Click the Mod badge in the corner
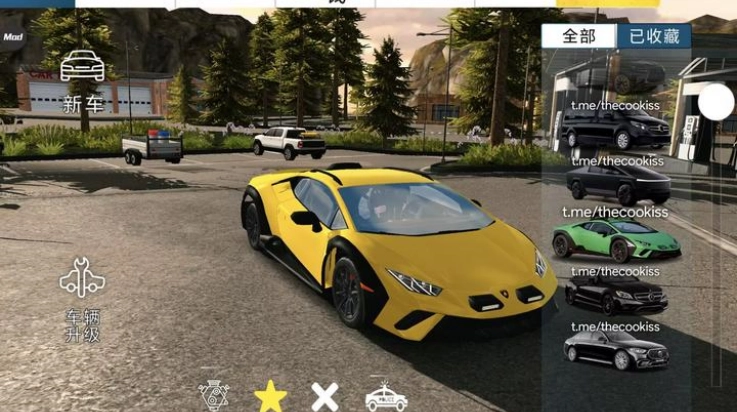 [12, 37]
